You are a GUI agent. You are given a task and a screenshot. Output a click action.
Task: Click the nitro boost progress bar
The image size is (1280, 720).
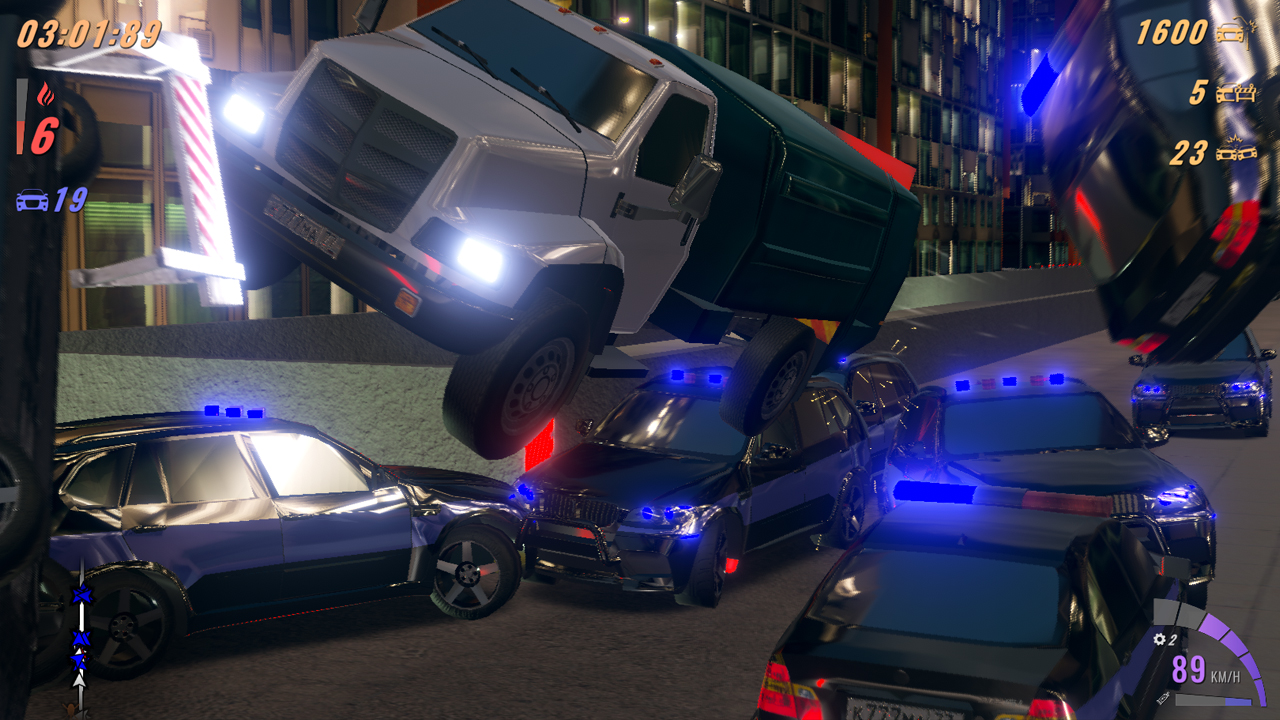[x=1214, y=701]
